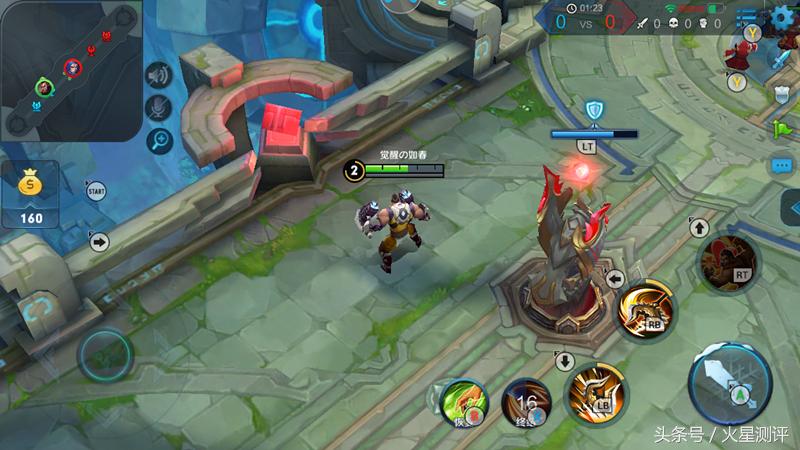Activate the golden armor skill
Screen dimensions: 800x450
pos(596,393)
